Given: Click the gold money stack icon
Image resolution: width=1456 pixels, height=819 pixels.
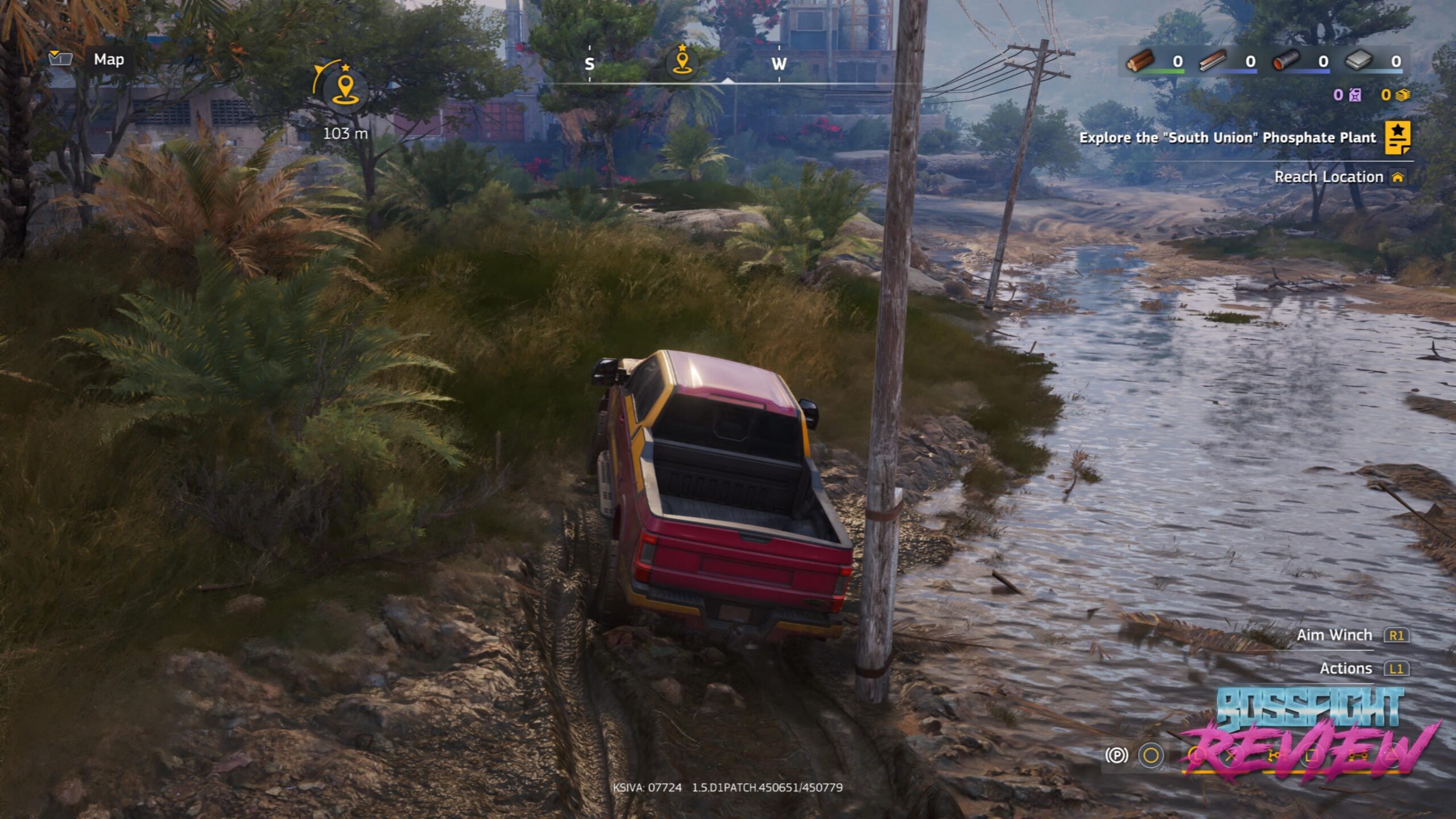Looking at the screenshot, I should coord(1403,95).
